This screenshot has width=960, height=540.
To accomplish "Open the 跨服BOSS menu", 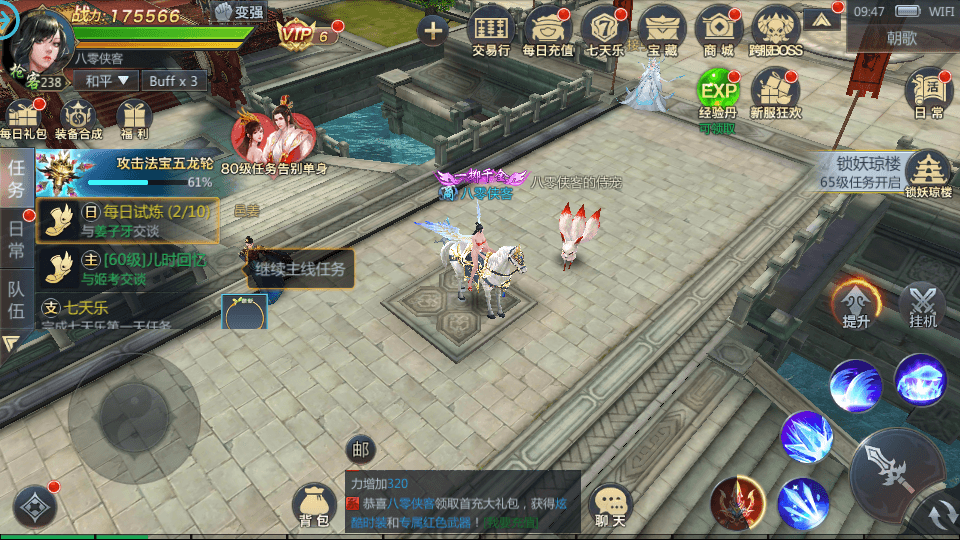I will coord(776,28).
